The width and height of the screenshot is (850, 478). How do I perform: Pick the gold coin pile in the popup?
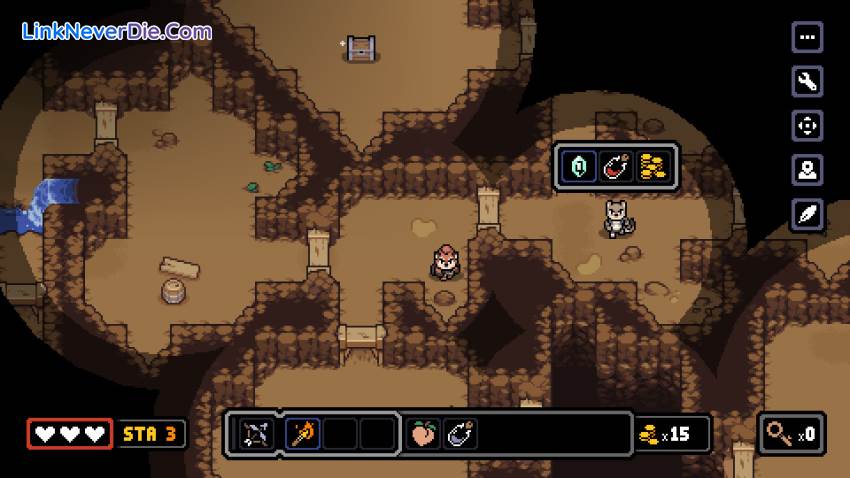pyautogui.click(x=653, y=166)
